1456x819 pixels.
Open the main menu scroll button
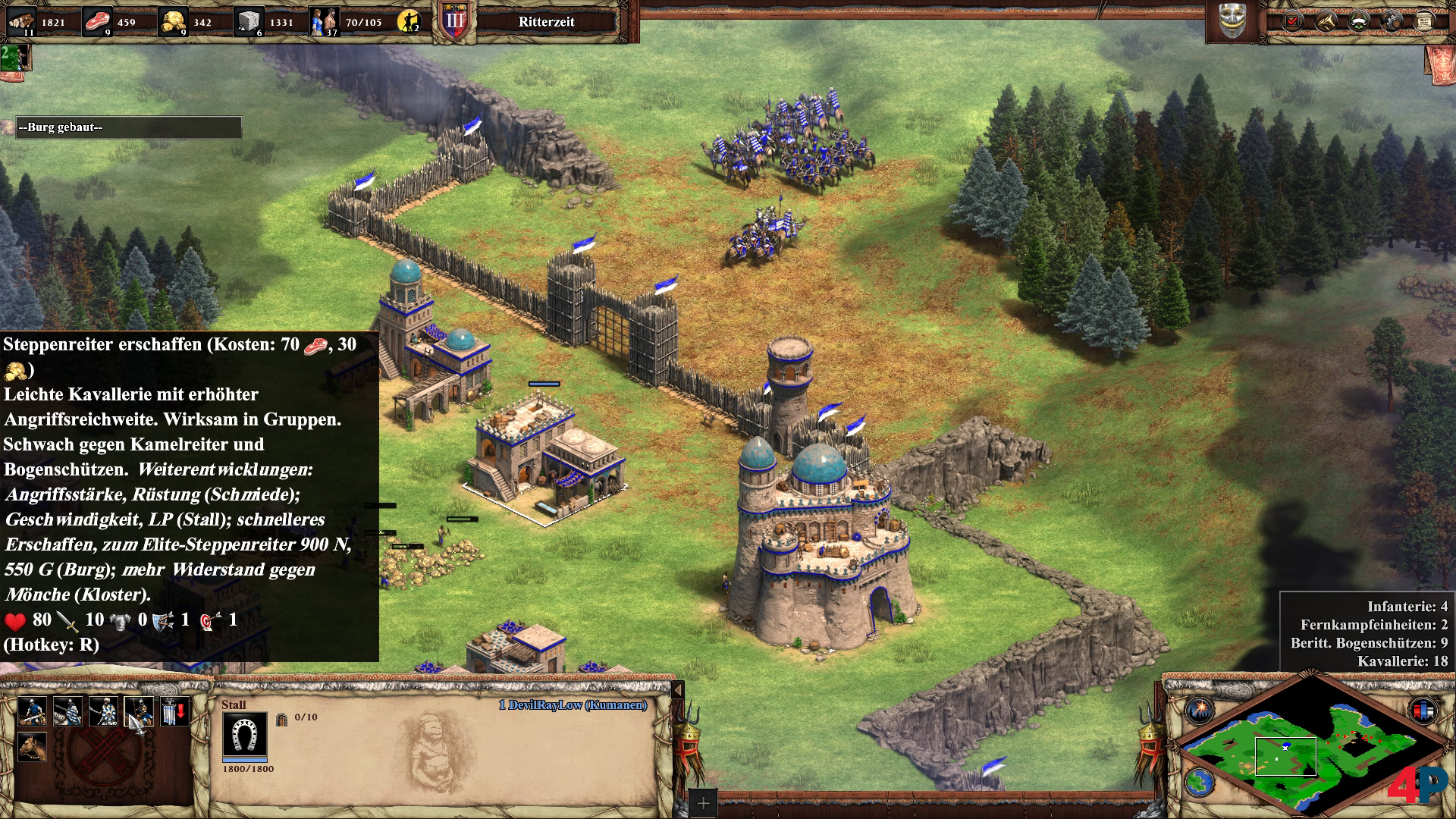click(1424, 21)
